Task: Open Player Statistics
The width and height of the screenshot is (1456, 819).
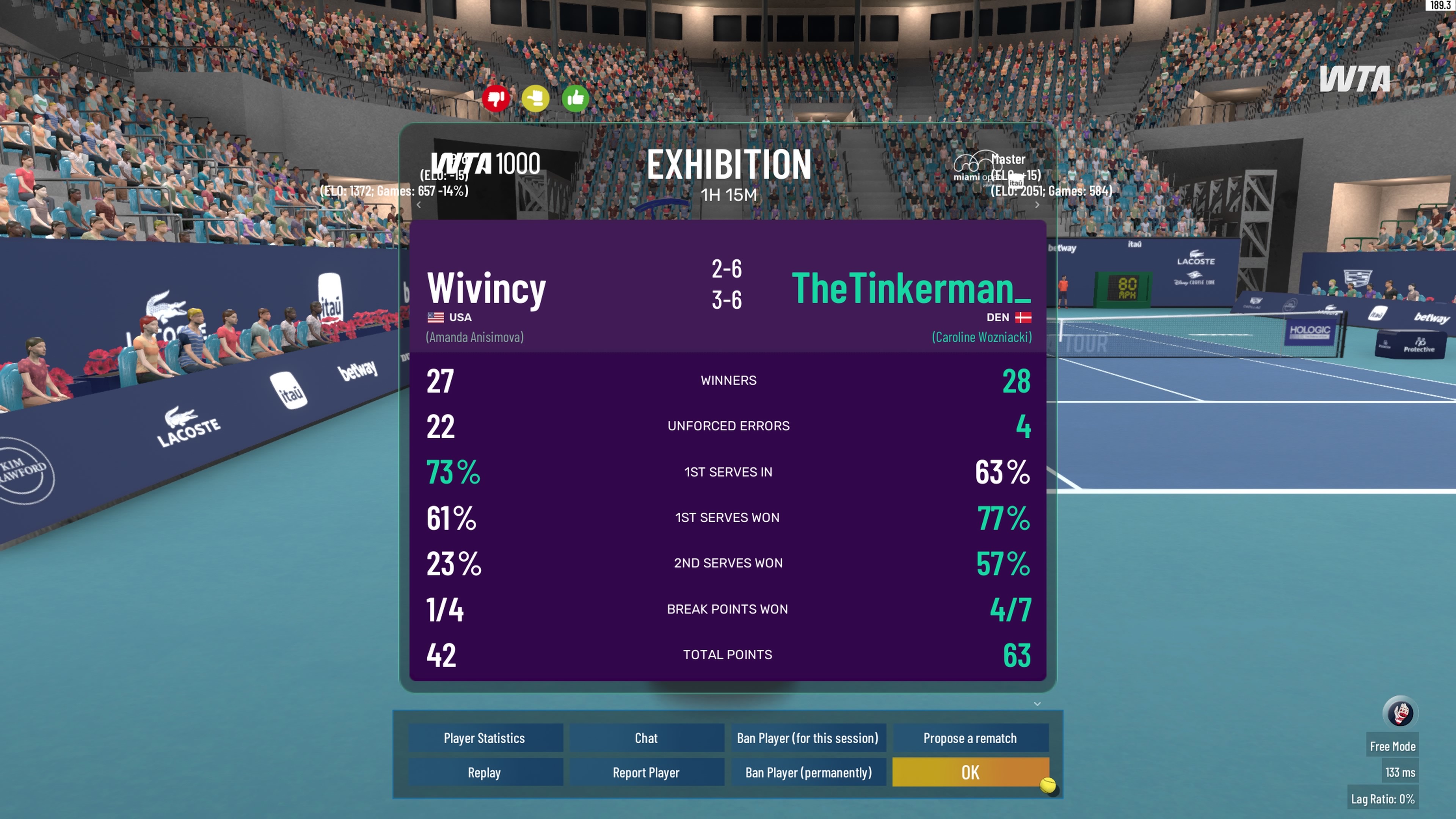Action: tap(485, 737)
